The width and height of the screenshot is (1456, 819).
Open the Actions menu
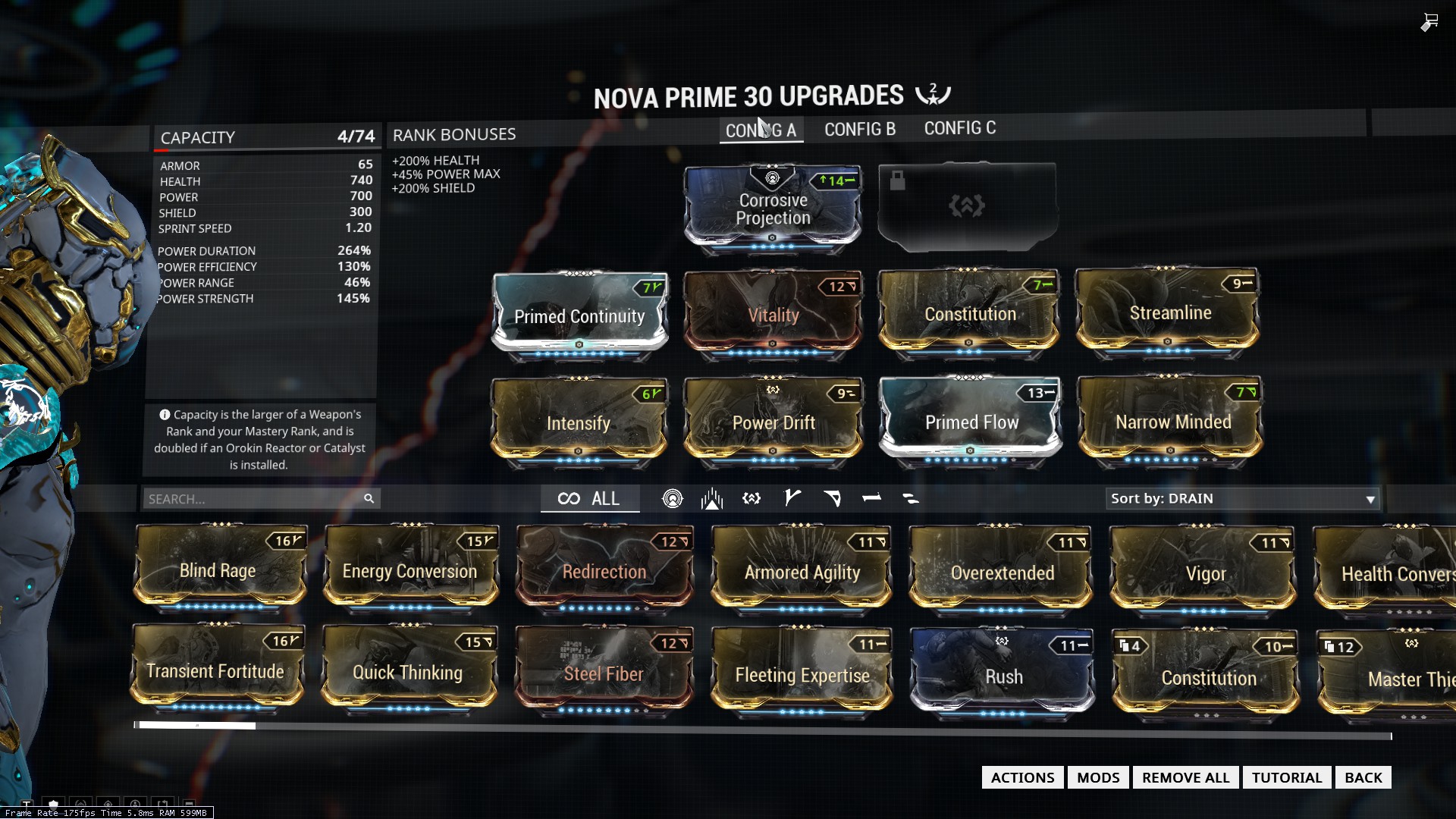click(x=1022, y=777)
